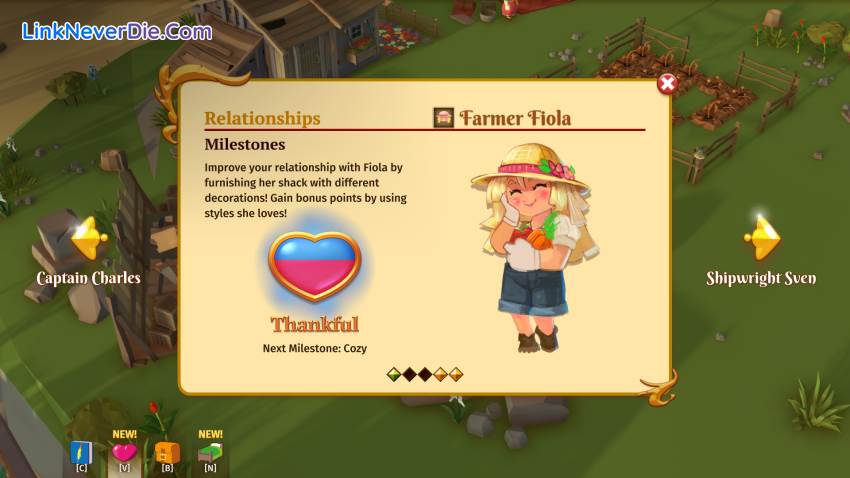Image resolution: width=850 pixels, height=478 pixels.
Task: Go to next character Shipwright Sven
Action: [x=763, y=238]
